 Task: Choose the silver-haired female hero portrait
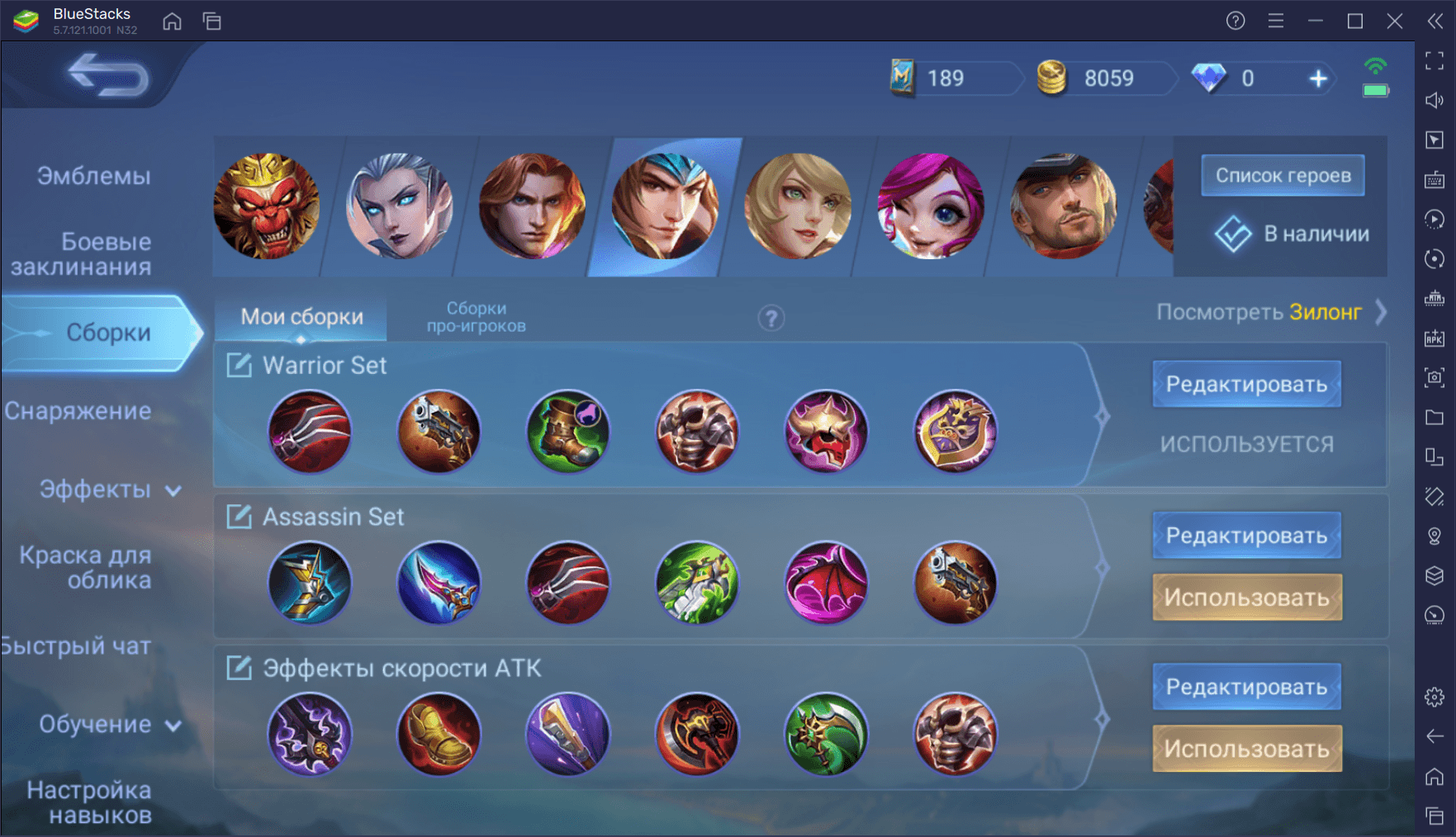tap(400, 206)
